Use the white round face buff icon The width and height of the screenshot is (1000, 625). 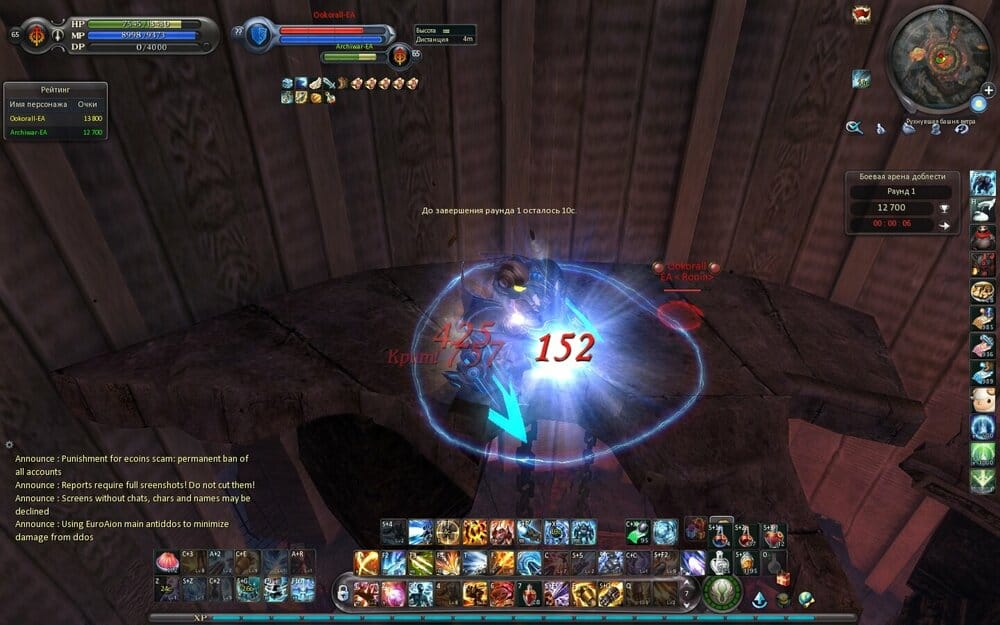pyautogui.click(x=982, y=401)
